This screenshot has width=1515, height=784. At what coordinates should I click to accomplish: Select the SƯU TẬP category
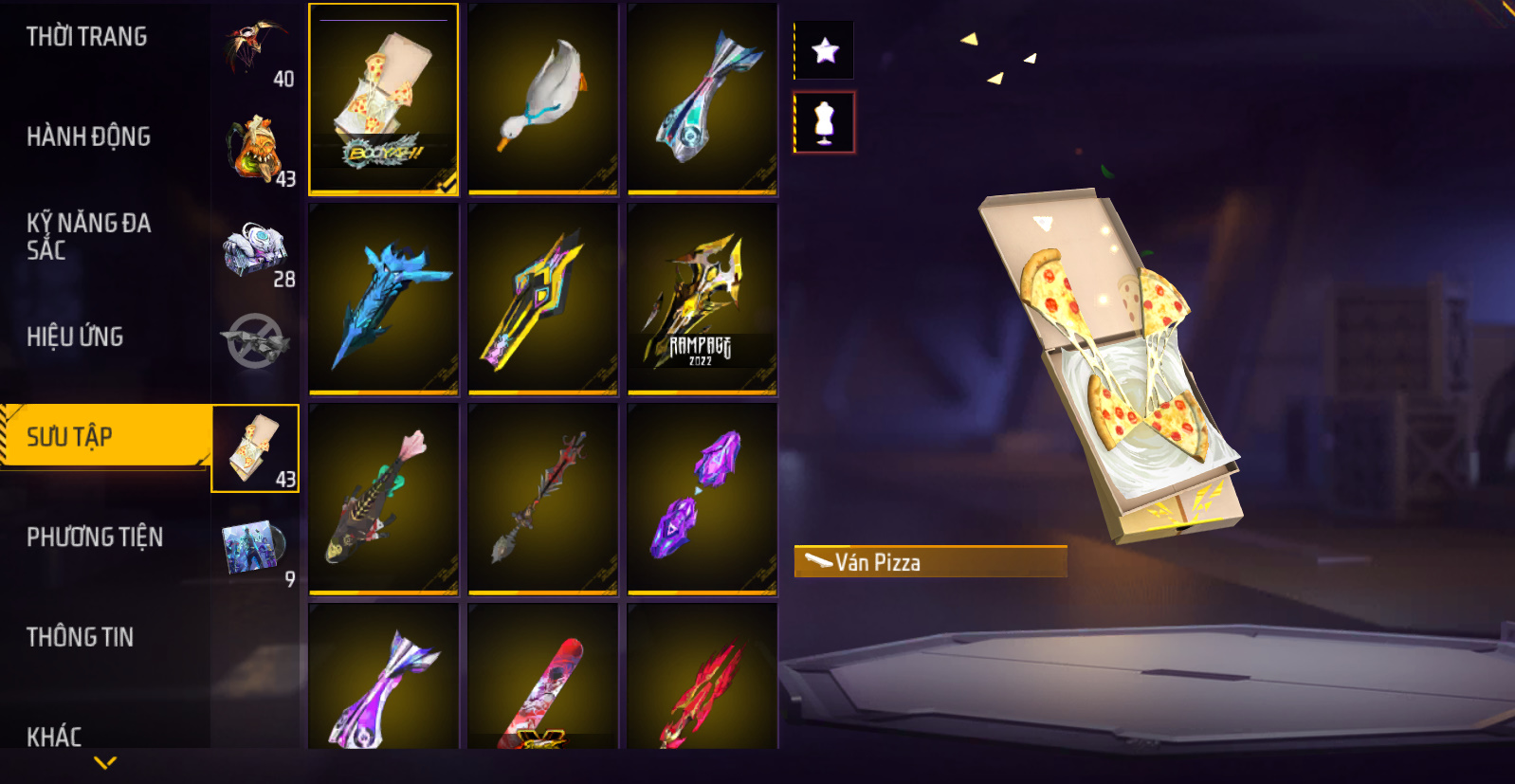(x=70, y=437)
